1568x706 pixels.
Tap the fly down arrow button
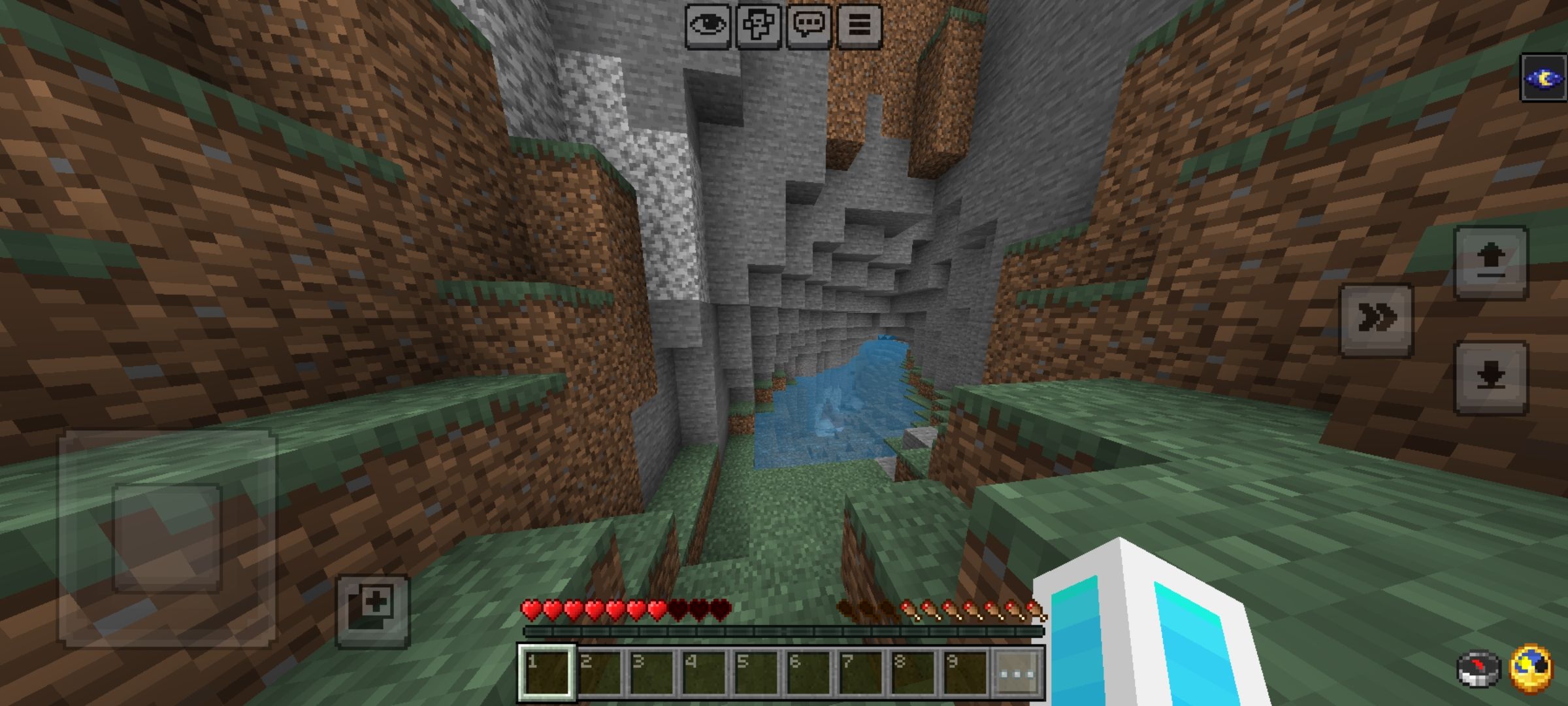[1490, 378]
